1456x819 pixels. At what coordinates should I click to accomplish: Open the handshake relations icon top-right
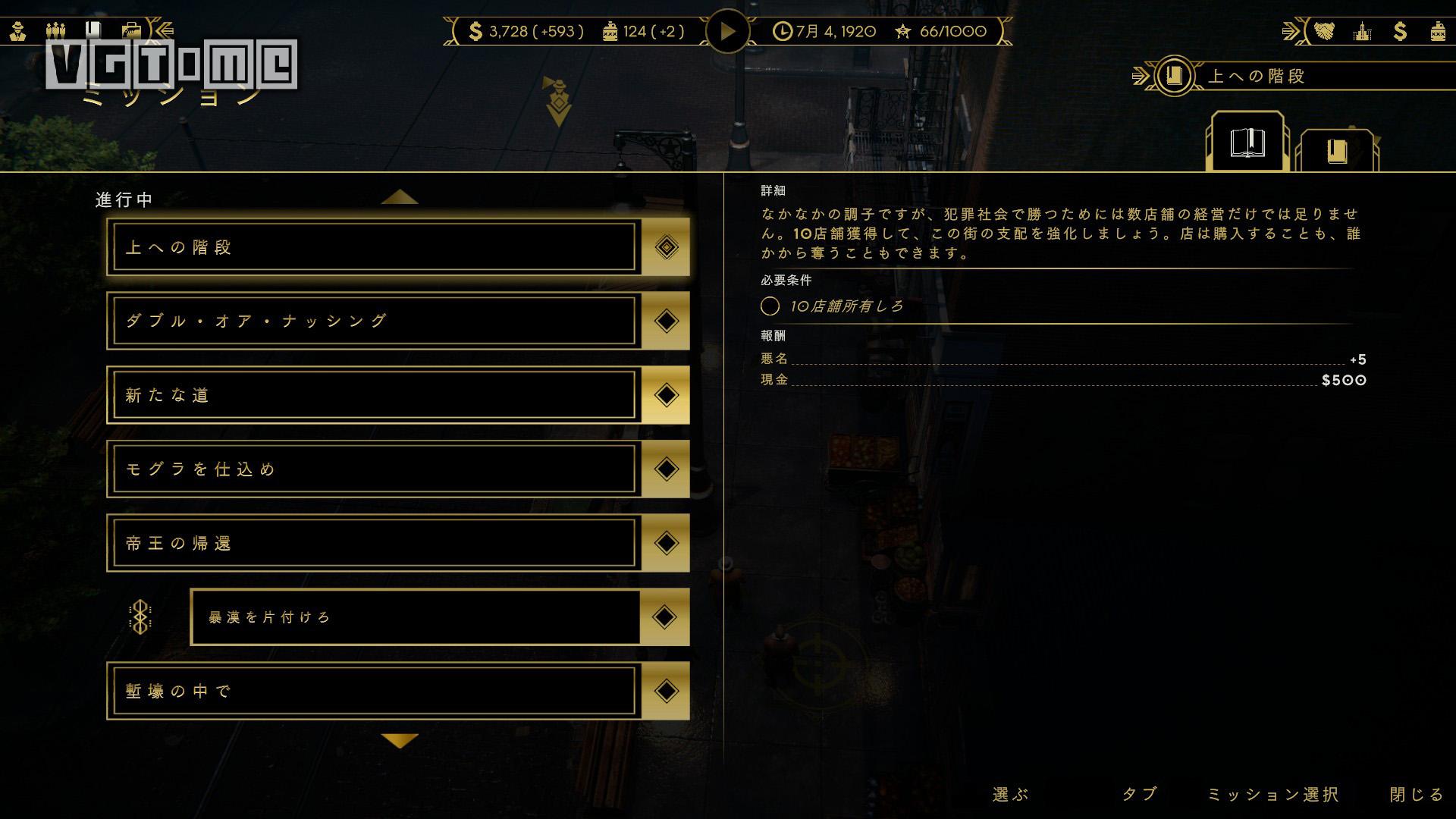coord(1324,32)
